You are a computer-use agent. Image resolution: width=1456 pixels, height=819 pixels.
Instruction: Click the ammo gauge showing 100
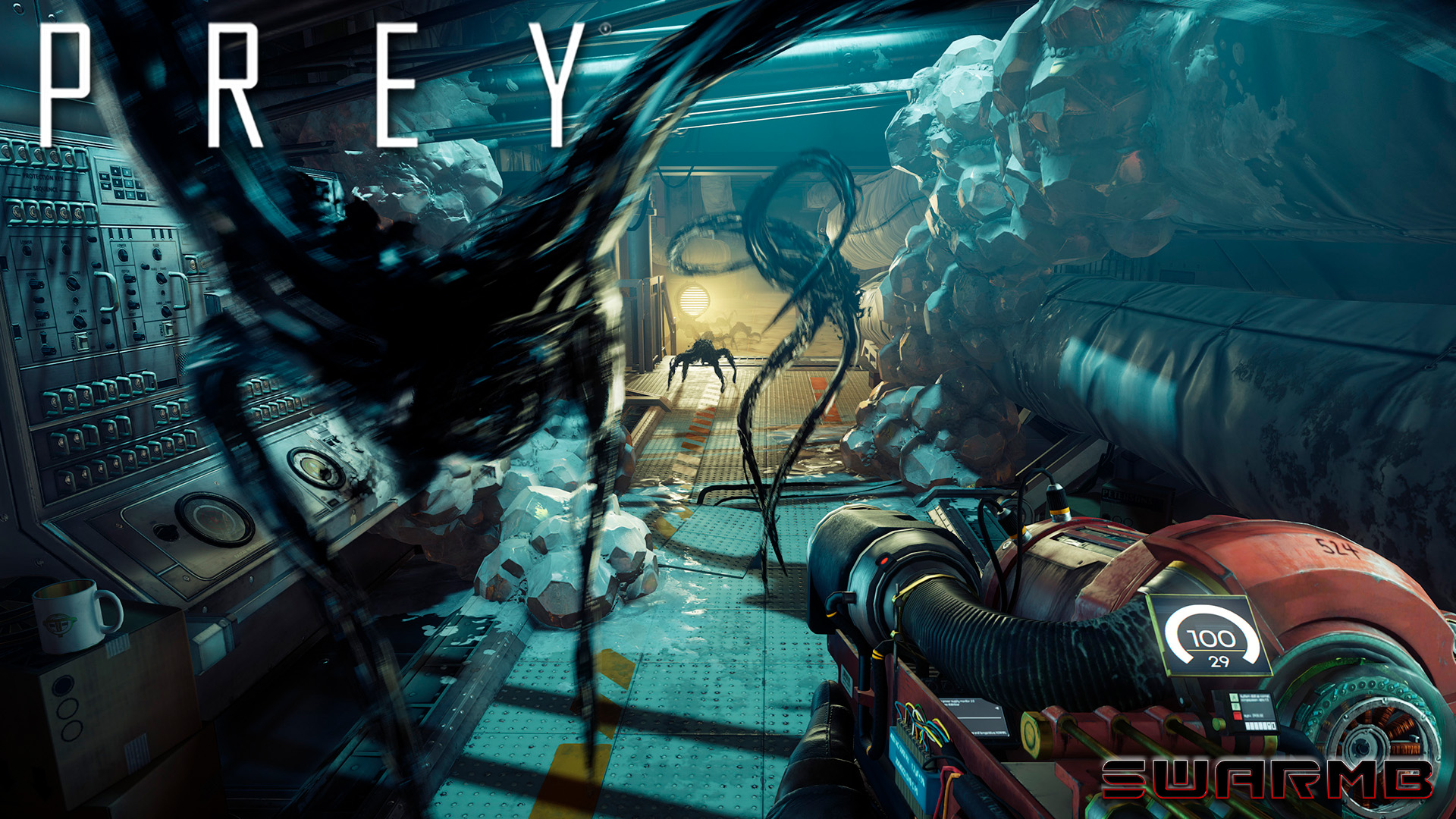1213,639
